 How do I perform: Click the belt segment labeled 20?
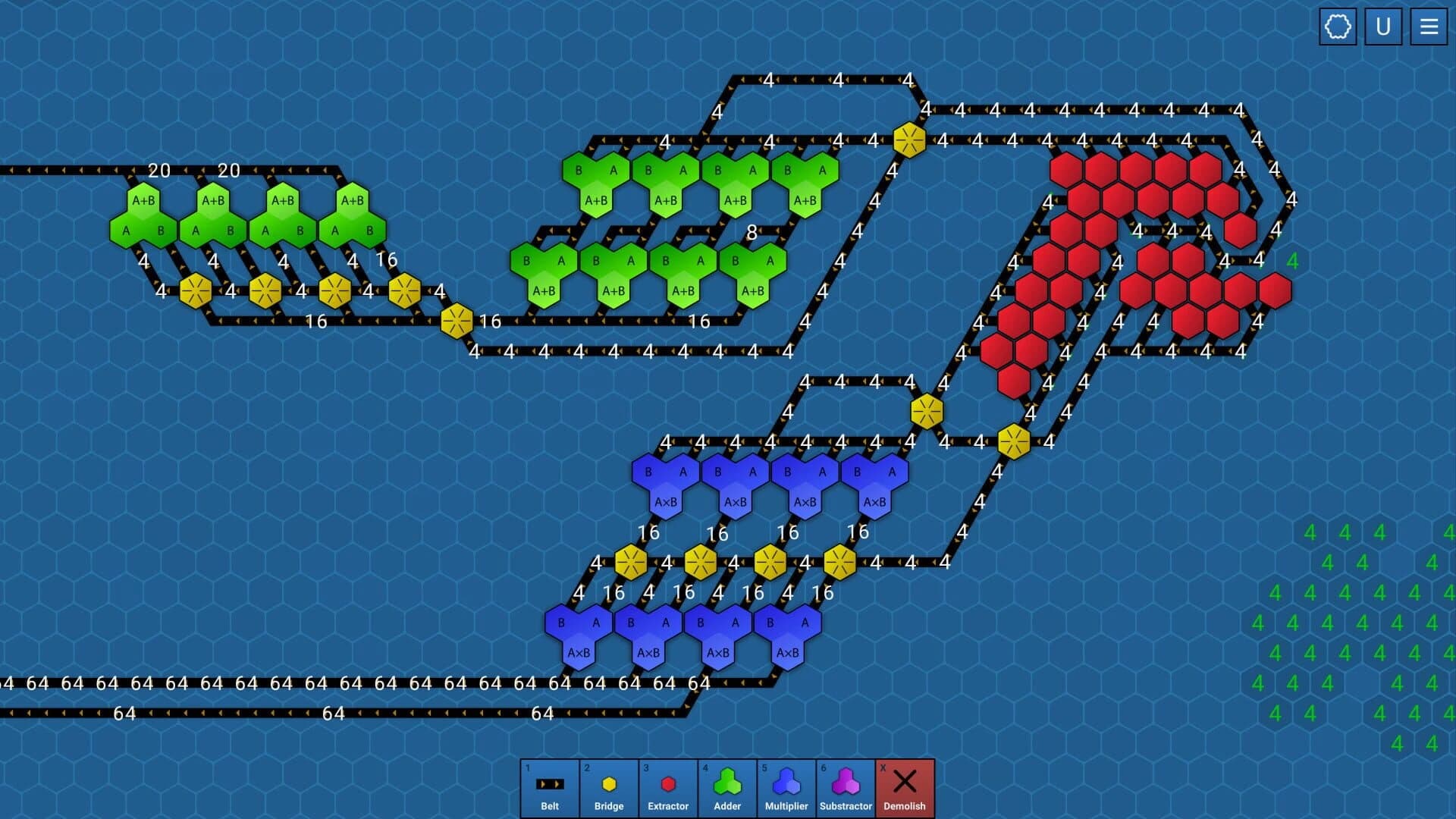coord(159,171)
